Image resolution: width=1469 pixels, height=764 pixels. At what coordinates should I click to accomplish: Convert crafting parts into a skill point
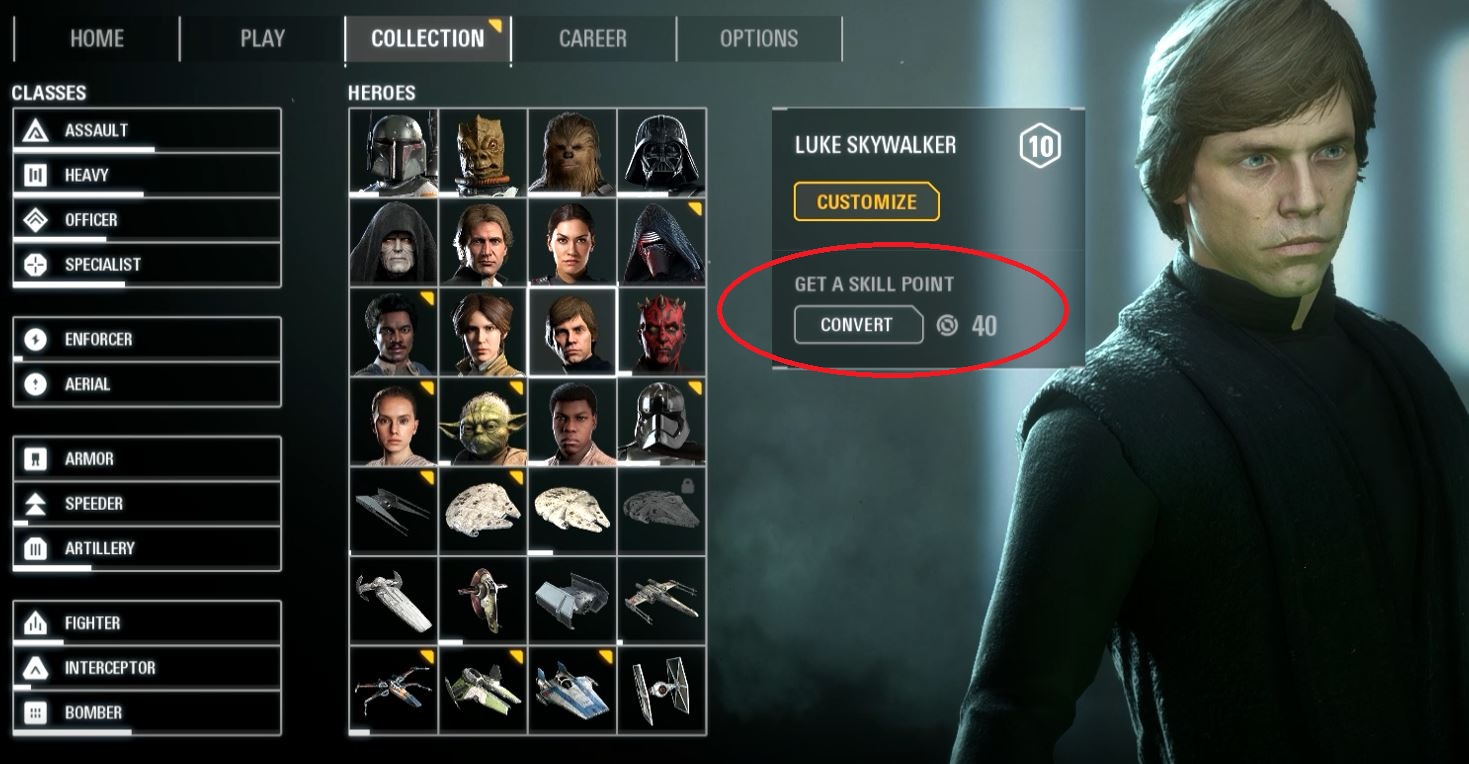coord(857,325)
